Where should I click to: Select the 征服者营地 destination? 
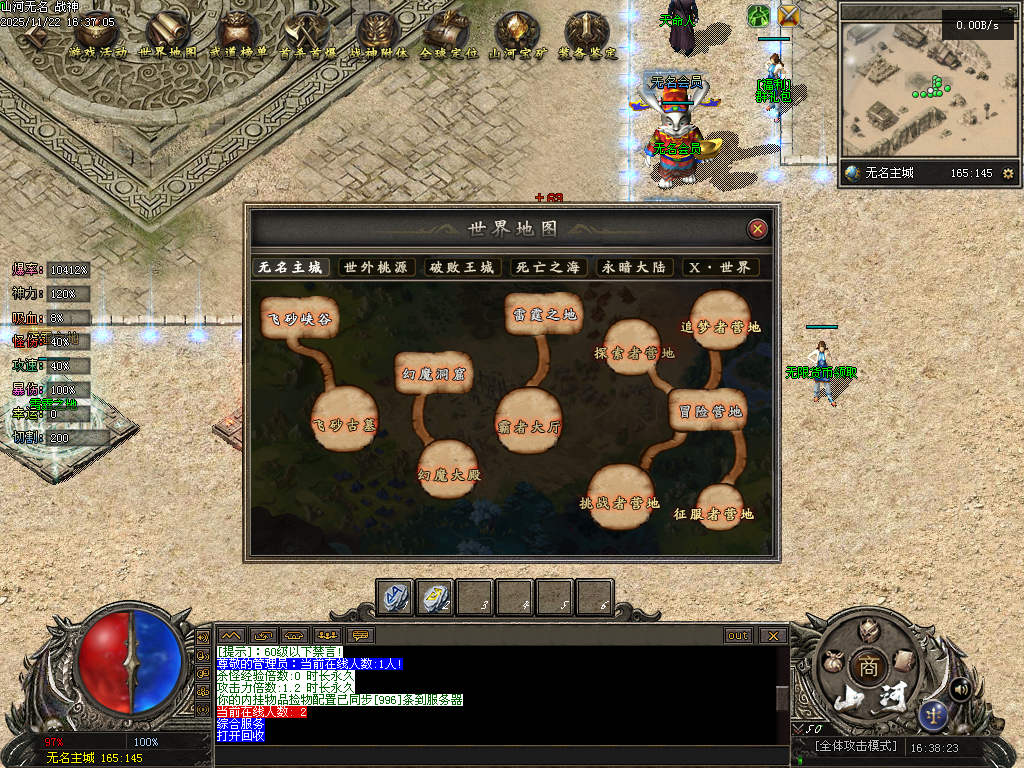click(714, 512)
